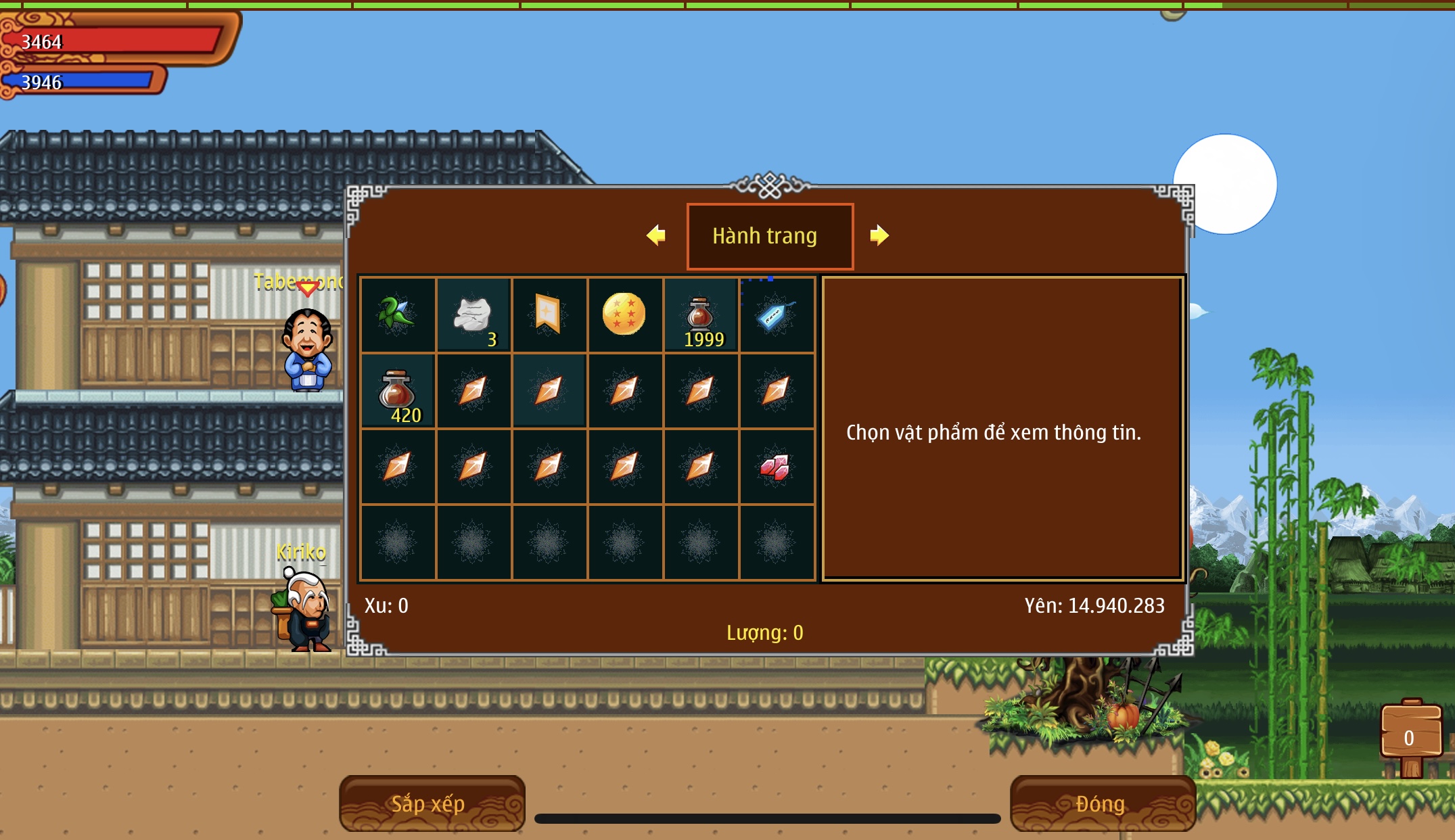Go to next panel with right arrow
This screenshot has height=840, width=1455.
[879, 235]
